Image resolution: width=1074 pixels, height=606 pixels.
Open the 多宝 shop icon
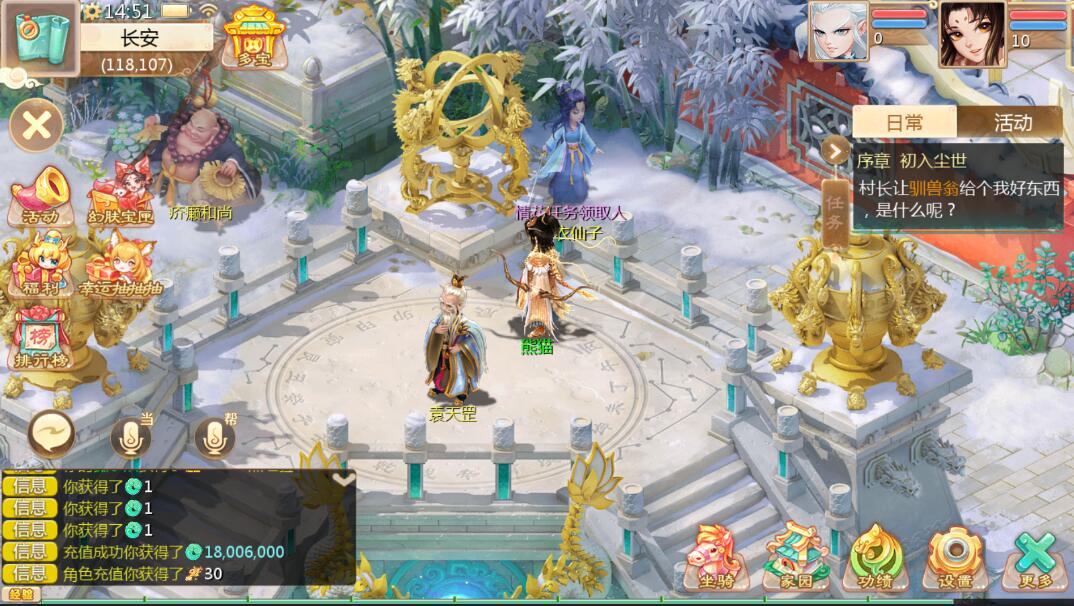pos(254,37)
